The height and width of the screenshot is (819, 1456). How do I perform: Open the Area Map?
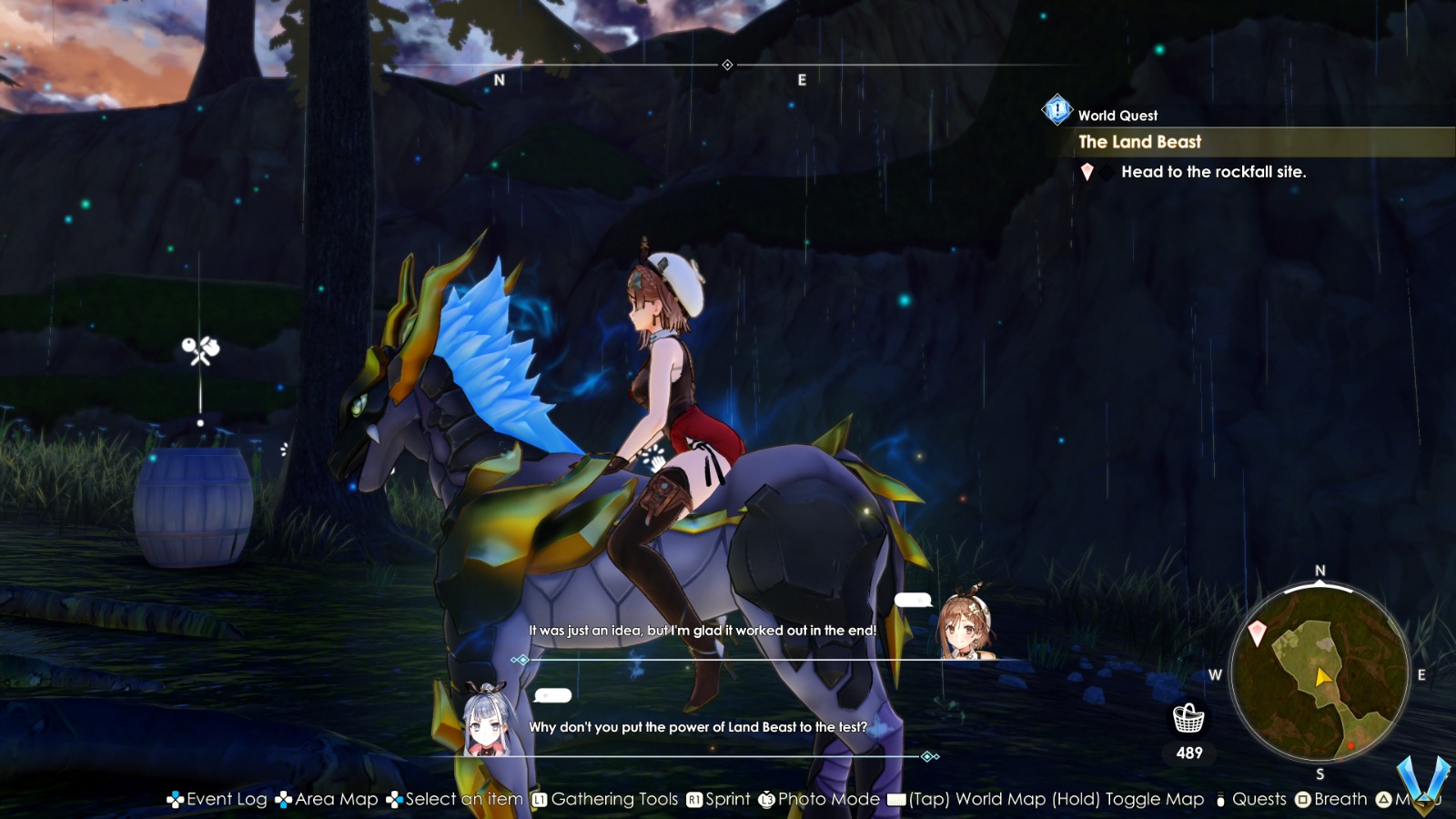337,799
